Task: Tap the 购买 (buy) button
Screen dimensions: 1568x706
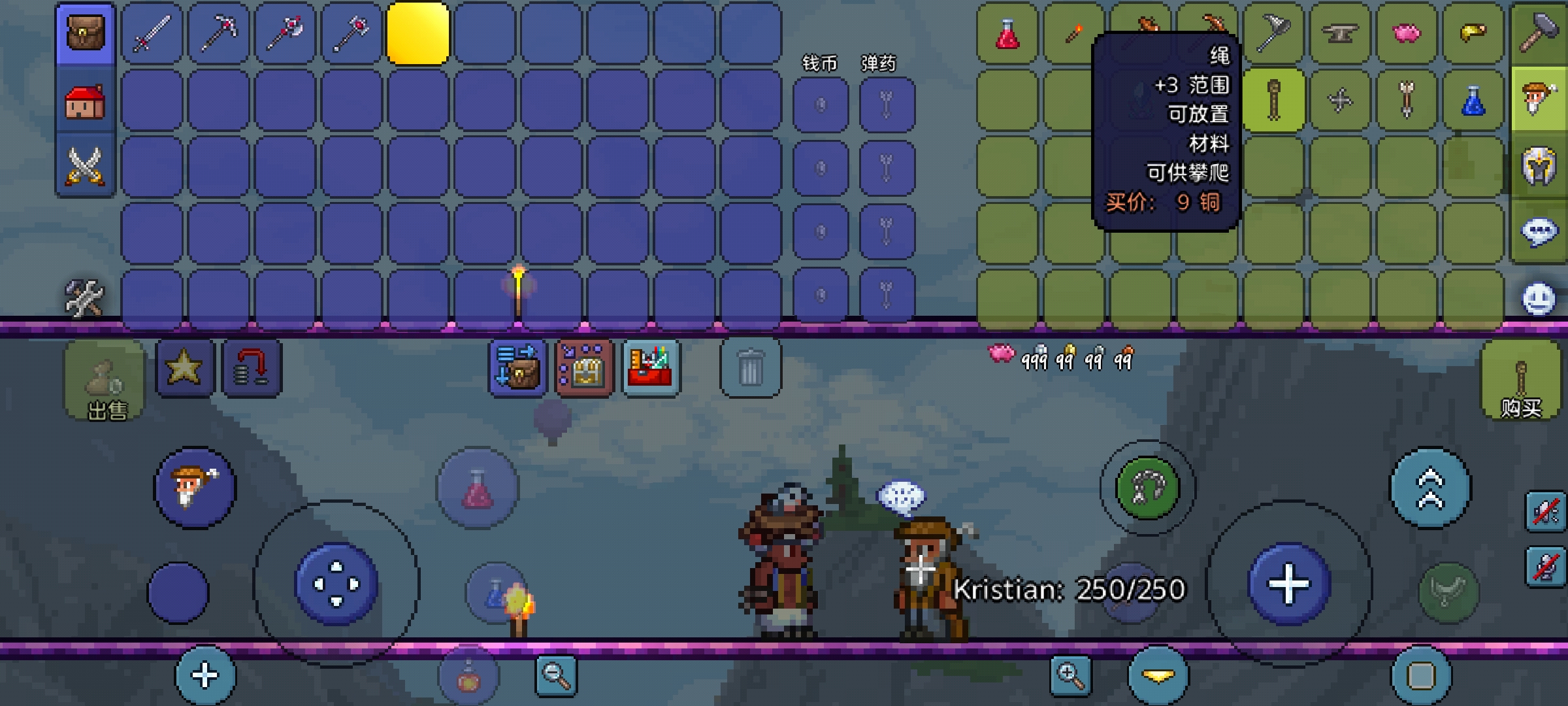Action: (1521, 380)
